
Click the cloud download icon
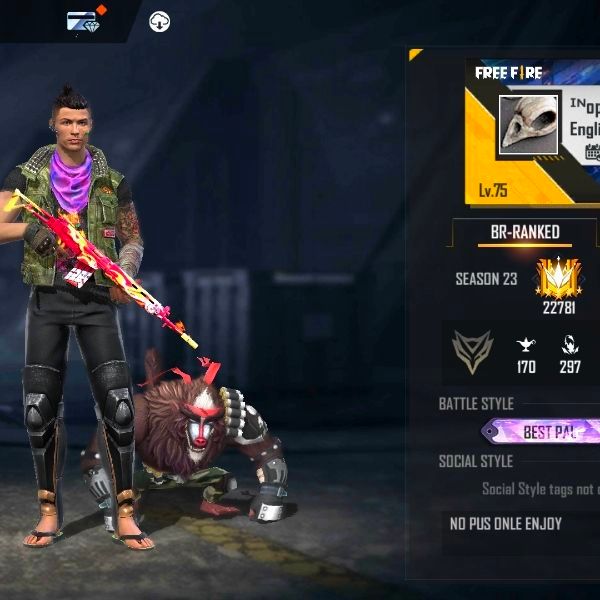point(159,21)
